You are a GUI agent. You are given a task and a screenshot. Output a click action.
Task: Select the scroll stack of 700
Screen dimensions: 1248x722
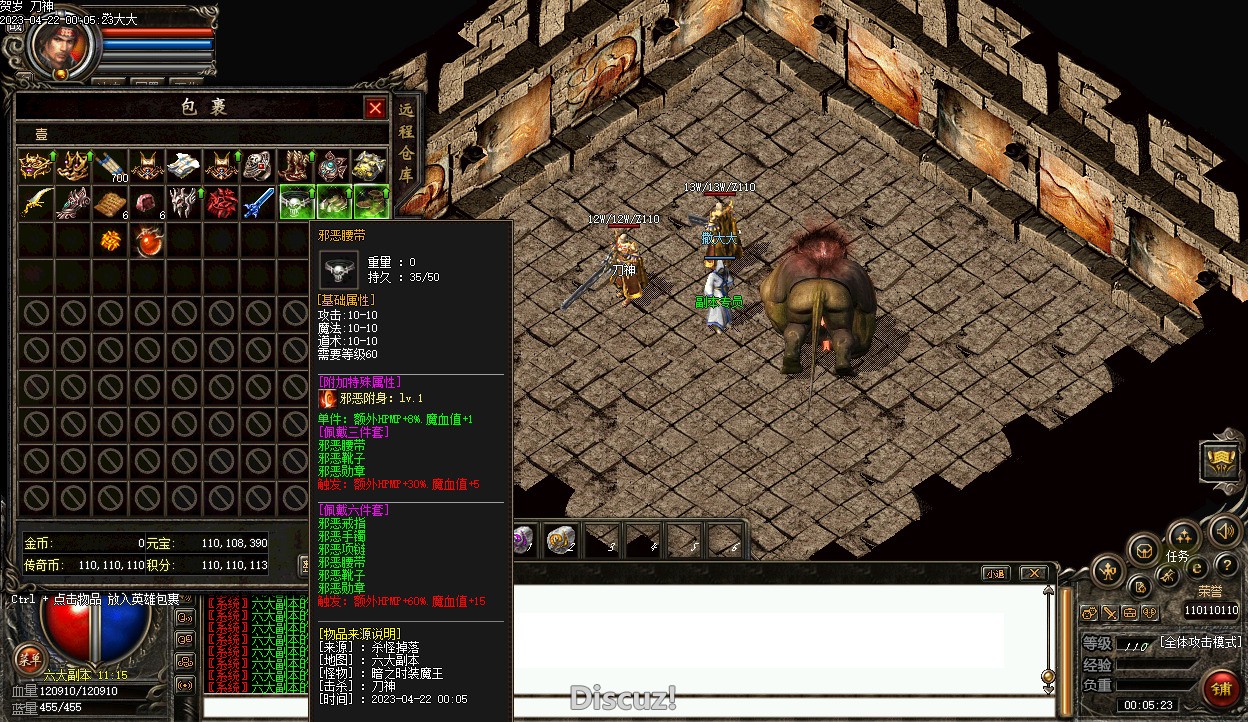coord(110,166)
